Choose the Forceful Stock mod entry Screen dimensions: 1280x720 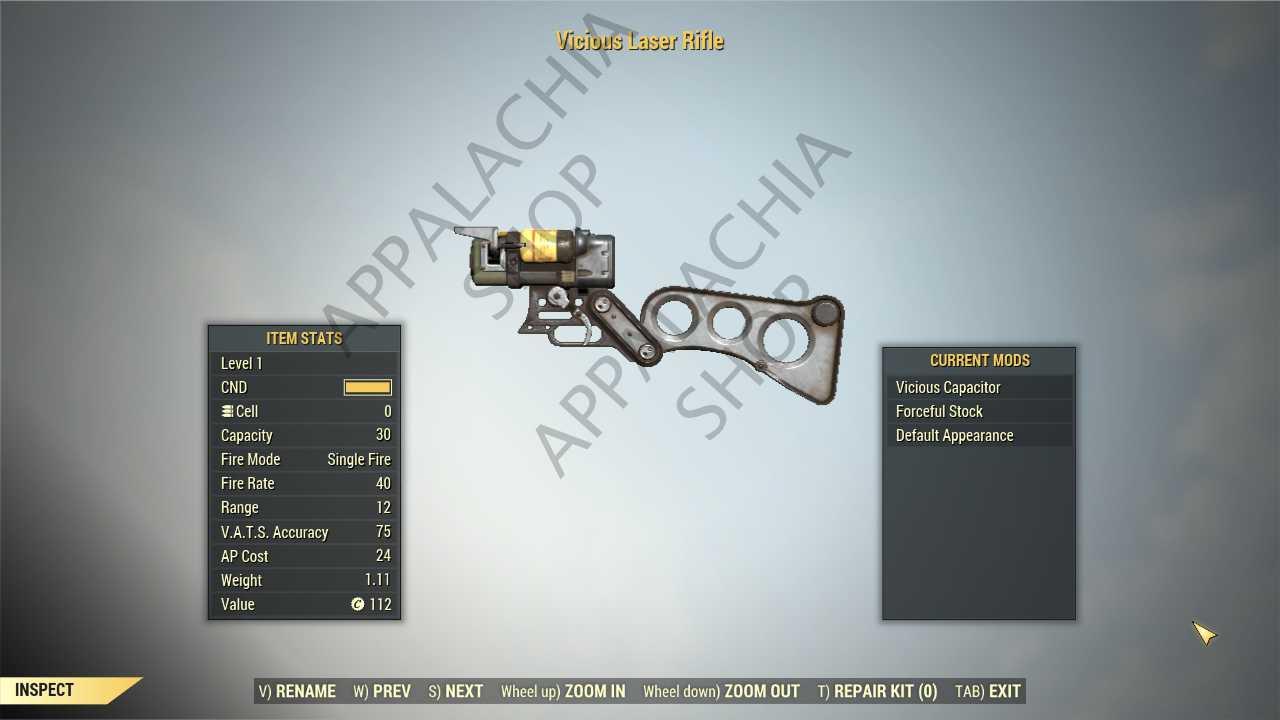978,411
